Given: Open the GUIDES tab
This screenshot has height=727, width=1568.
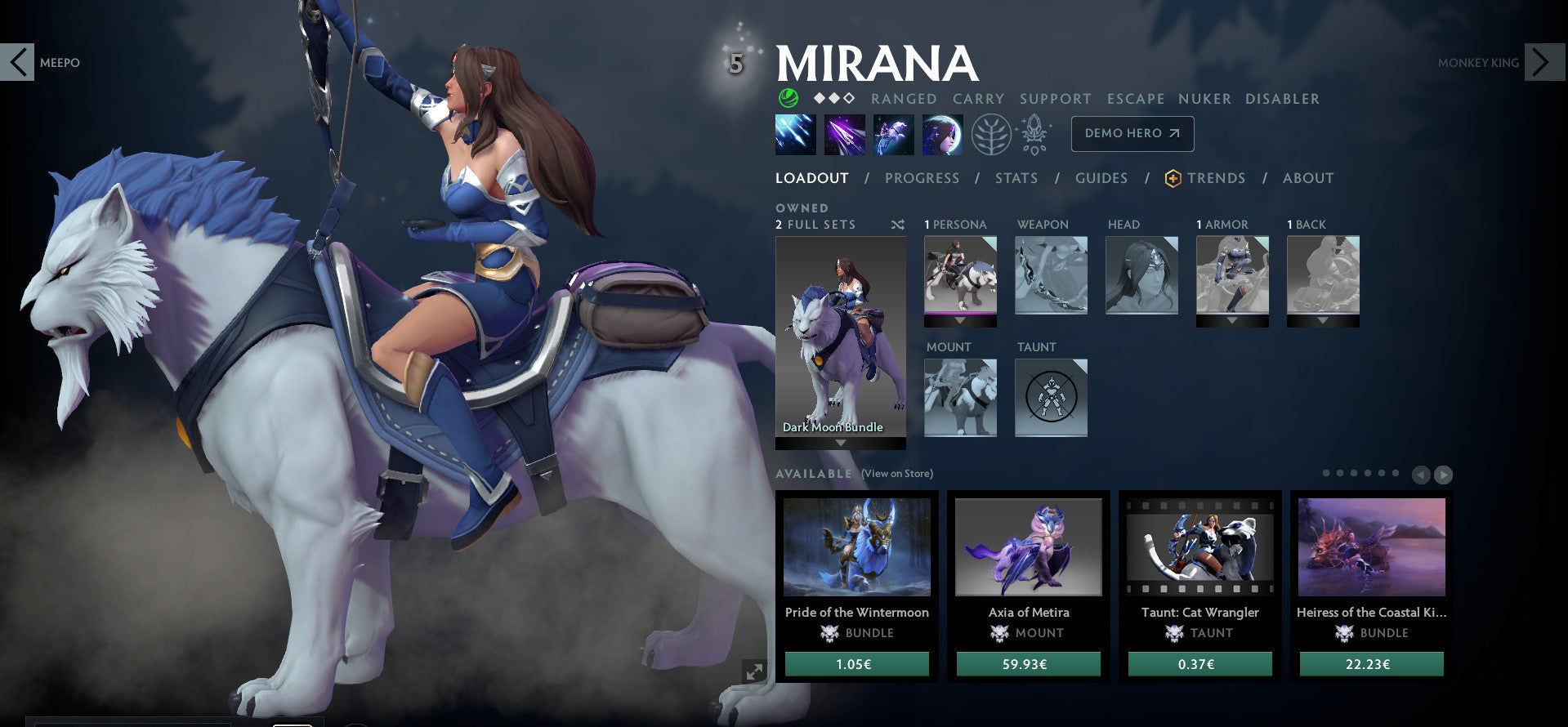Looking at the screenshot, I should click(x=1101, y=178).
